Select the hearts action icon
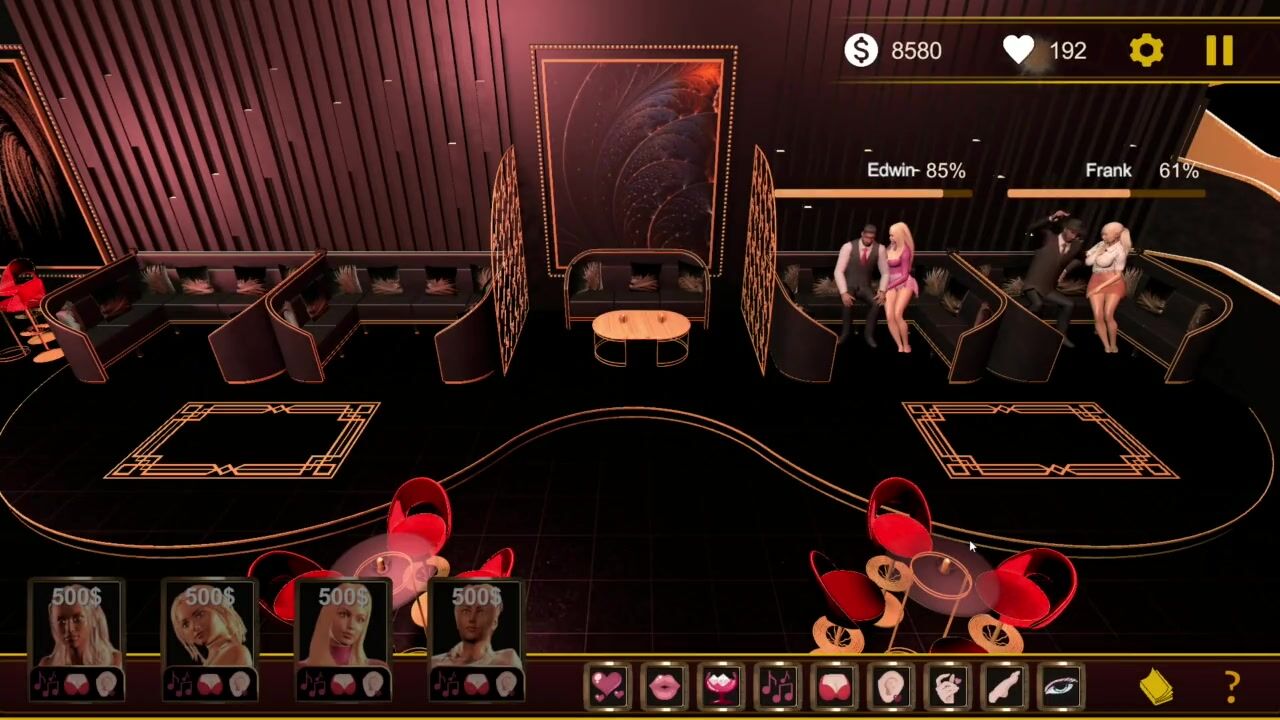This screenshot has height=720, width=1280. tap(608, 687)
